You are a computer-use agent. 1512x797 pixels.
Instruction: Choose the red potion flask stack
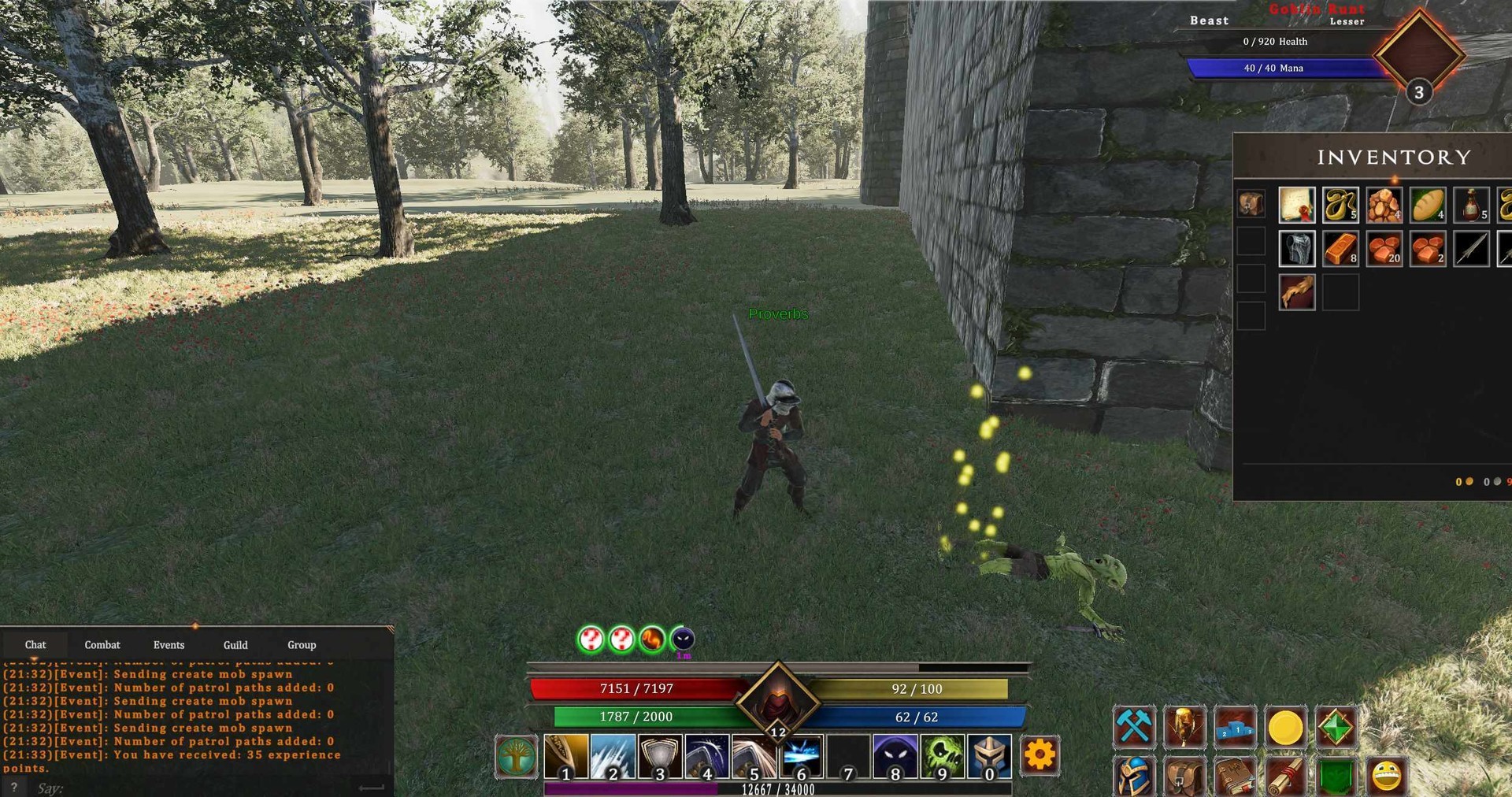pos(1471,206)
